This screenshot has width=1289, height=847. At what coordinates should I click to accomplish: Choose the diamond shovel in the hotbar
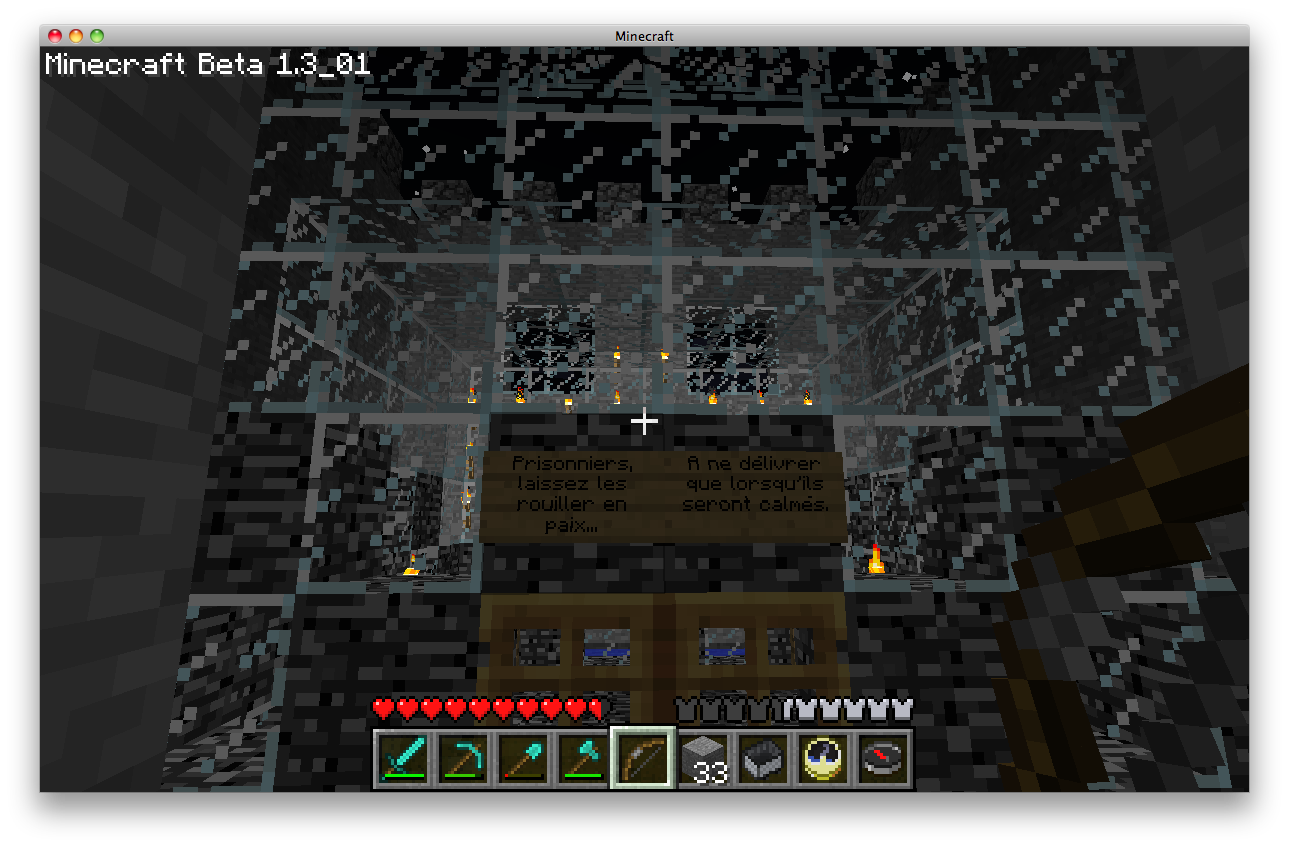522,759
